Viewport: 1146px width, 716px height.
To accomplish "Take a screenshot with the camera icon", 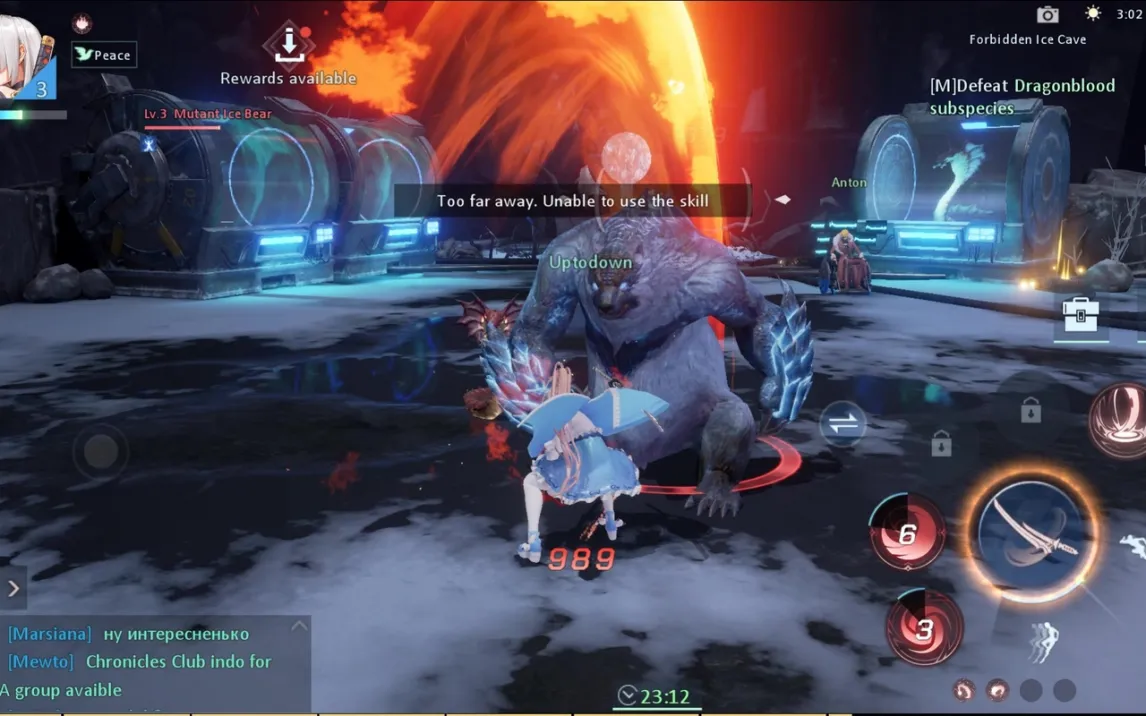I will pyautogui.click(x=1047, y=14).
